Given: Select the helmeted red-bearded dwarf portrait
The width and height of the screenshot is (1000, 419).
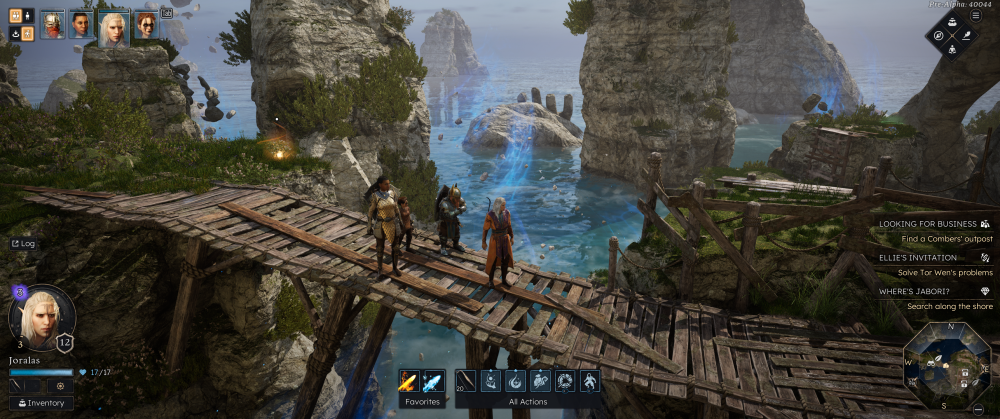Looking at the screenshot, I should [x=52, y=24].
